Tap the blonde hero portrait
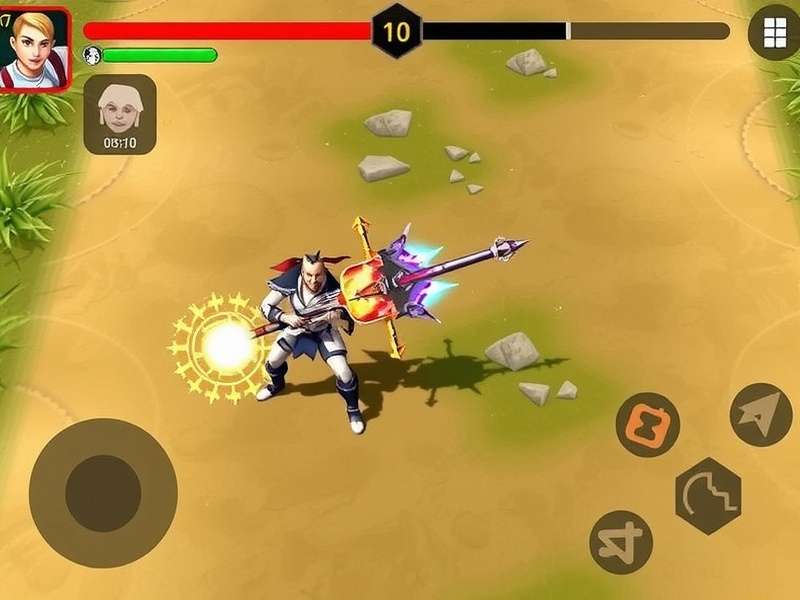The width and height of the screenshot is (800, 600). (x=35, y=48)
